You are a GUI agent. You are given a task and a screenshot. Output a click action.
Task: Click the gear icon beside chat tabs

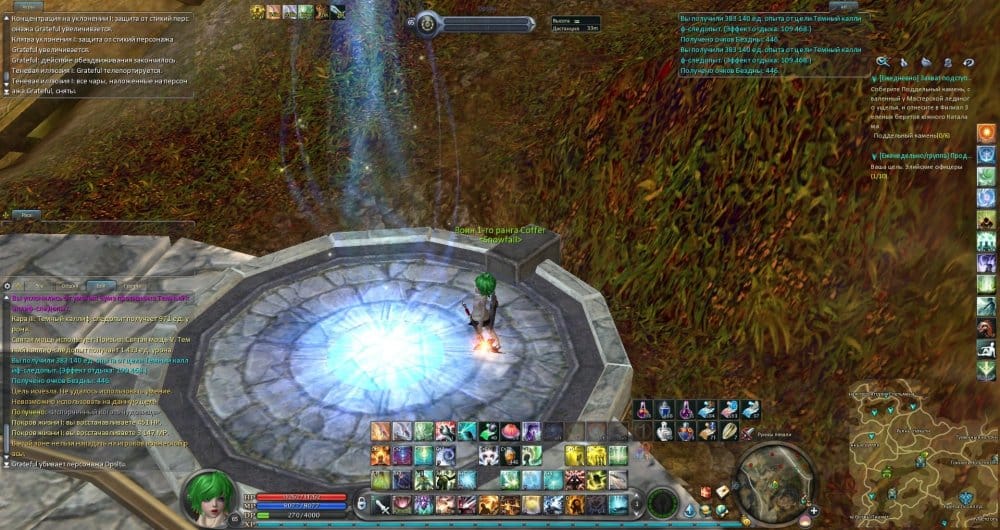(8, 286)
